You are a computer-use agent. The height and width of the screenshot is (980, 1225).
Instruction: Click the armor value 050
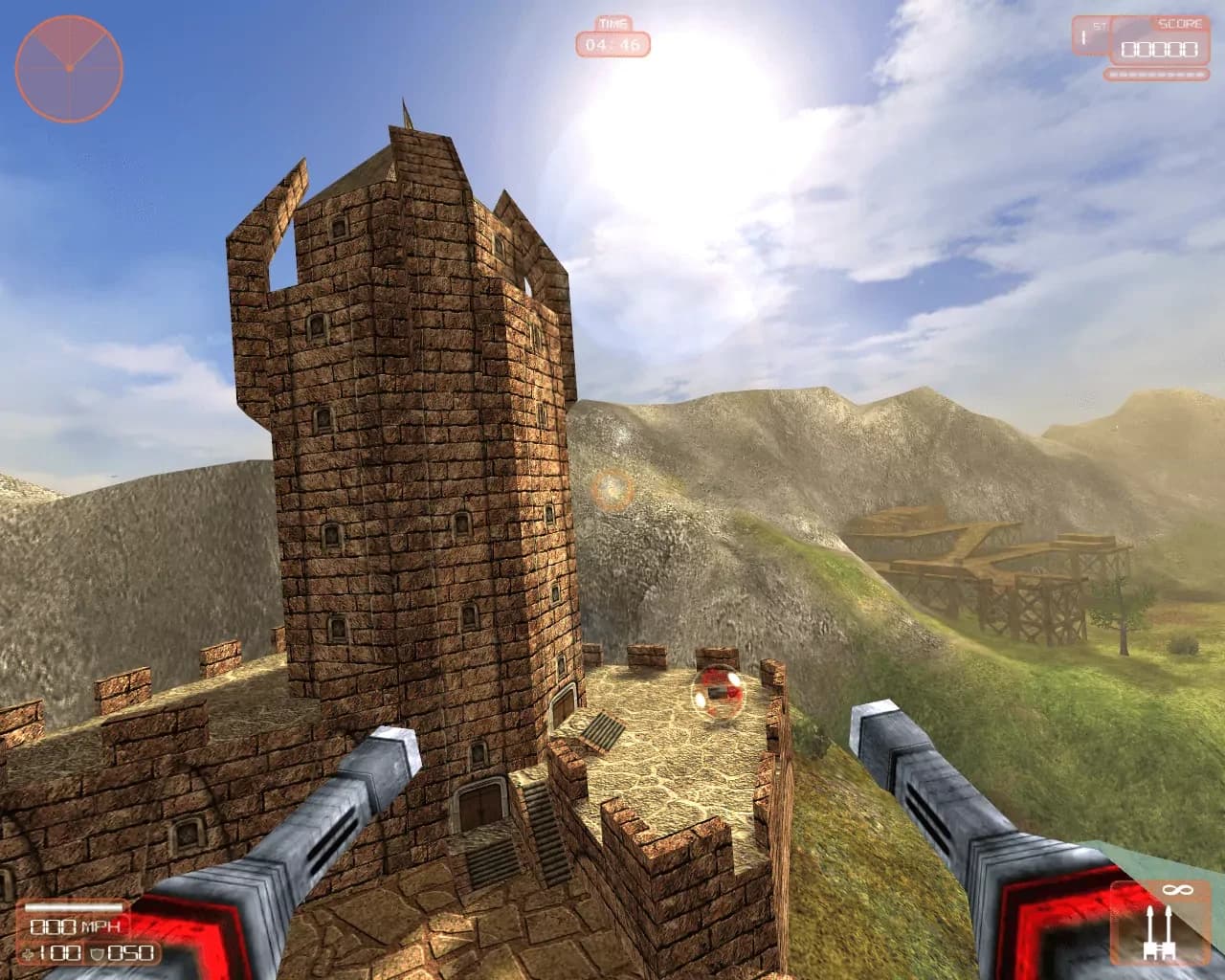point(131,953)
